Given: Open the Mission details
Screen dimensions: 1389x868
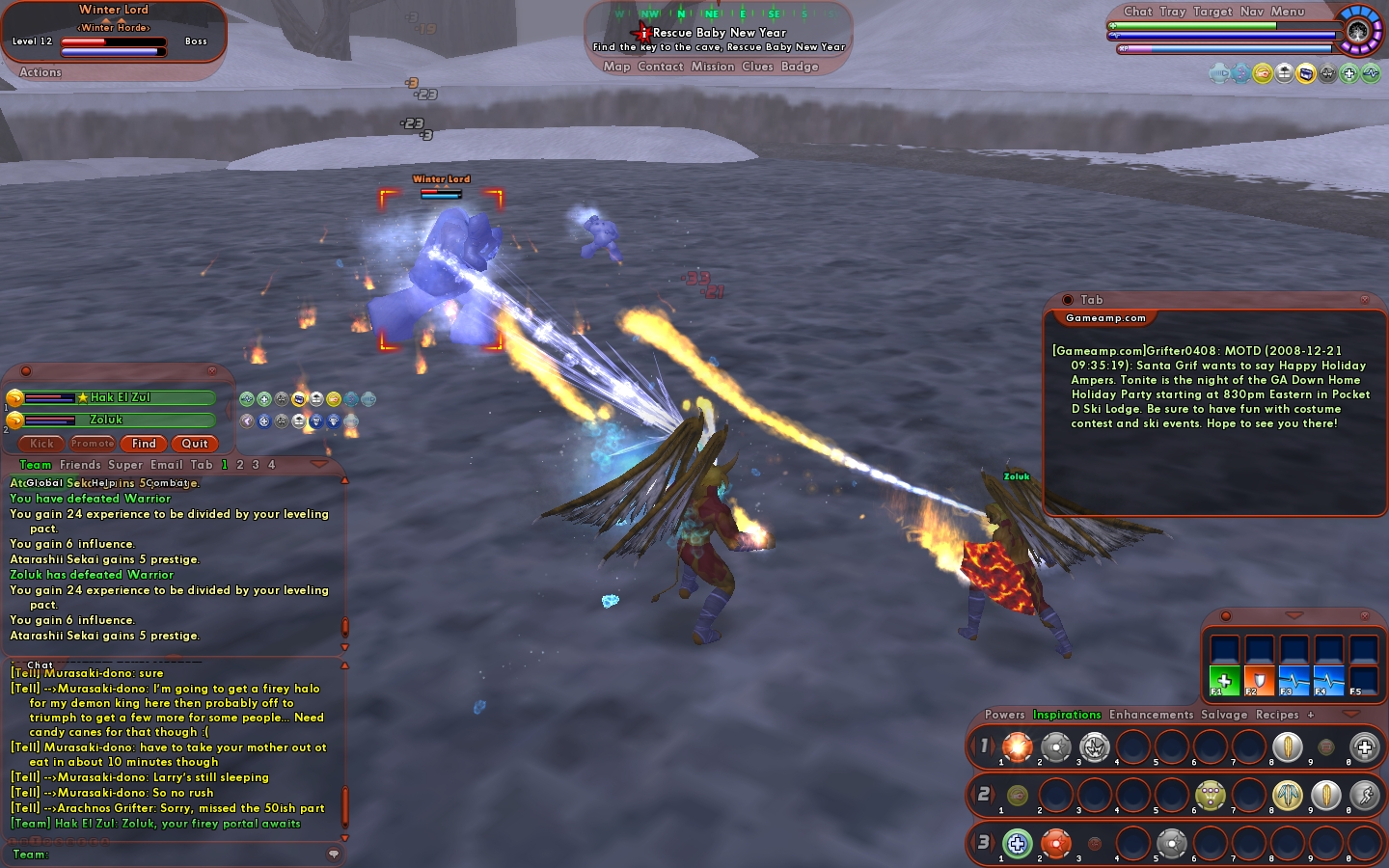Looking at the screenshot, I should (713, 67).
